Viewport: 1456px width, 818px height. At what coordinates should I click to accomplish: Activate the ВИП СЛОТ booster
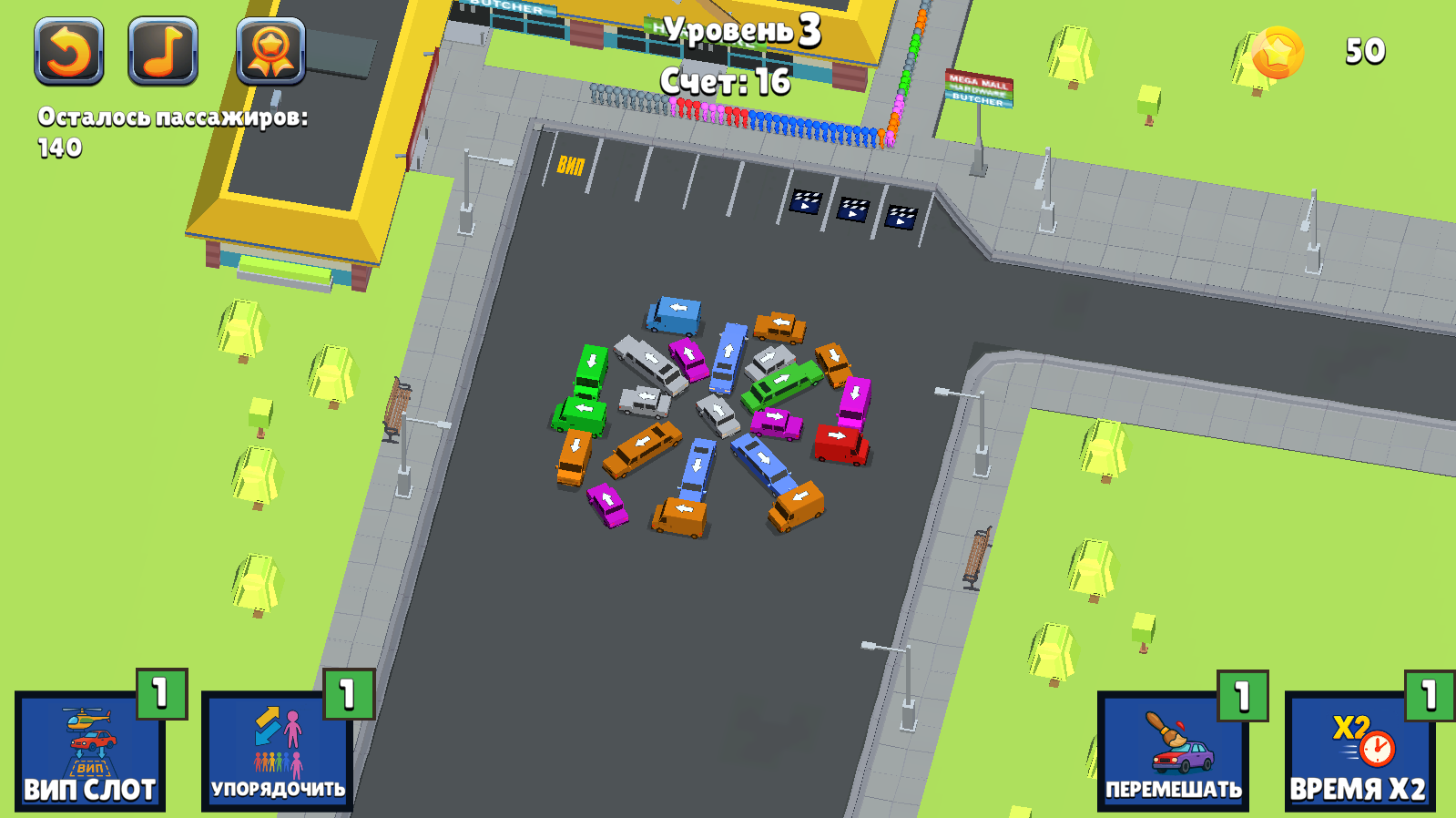point(91,752)
